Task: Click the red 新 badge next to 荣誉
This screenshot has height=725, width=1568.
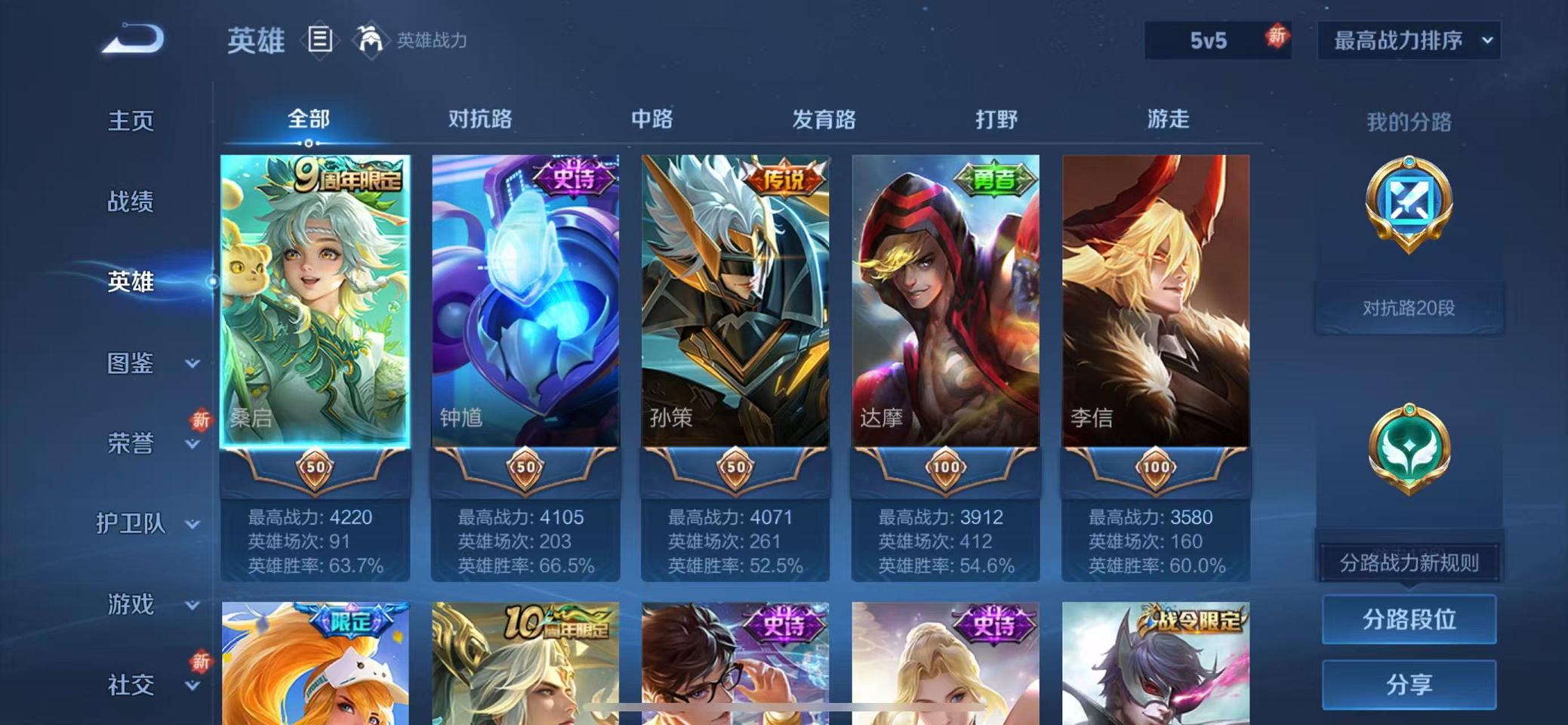Action: [x=201, y=421]
